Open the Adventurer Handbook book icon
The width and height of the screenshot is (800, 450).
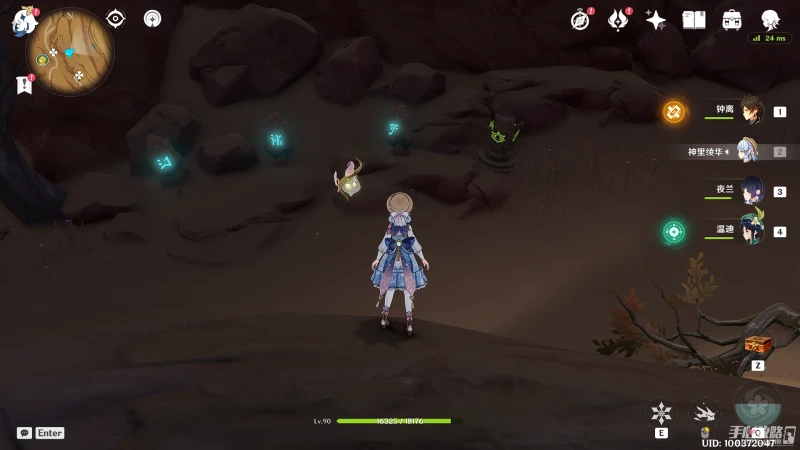pyautogui.click(x=694, y=20)
